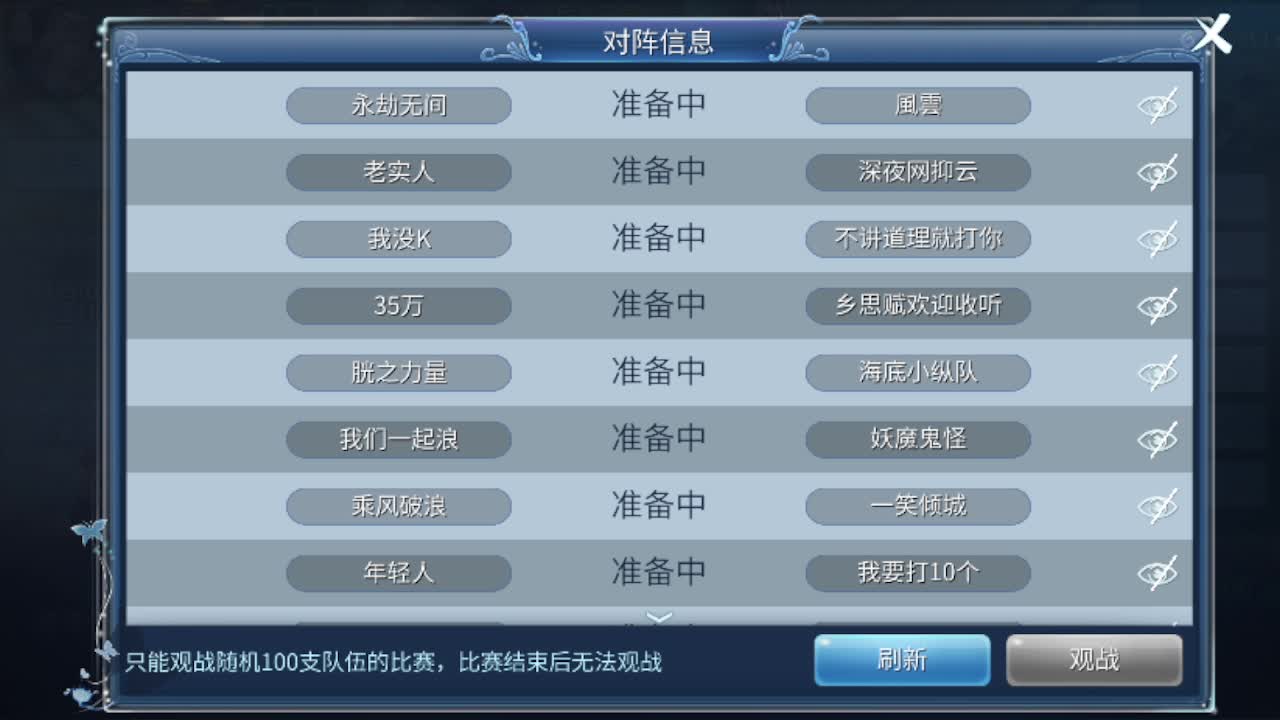This screenshot has width=1280, height=720.
Task: Click the 35万 team button
Action: click(398, 306)
